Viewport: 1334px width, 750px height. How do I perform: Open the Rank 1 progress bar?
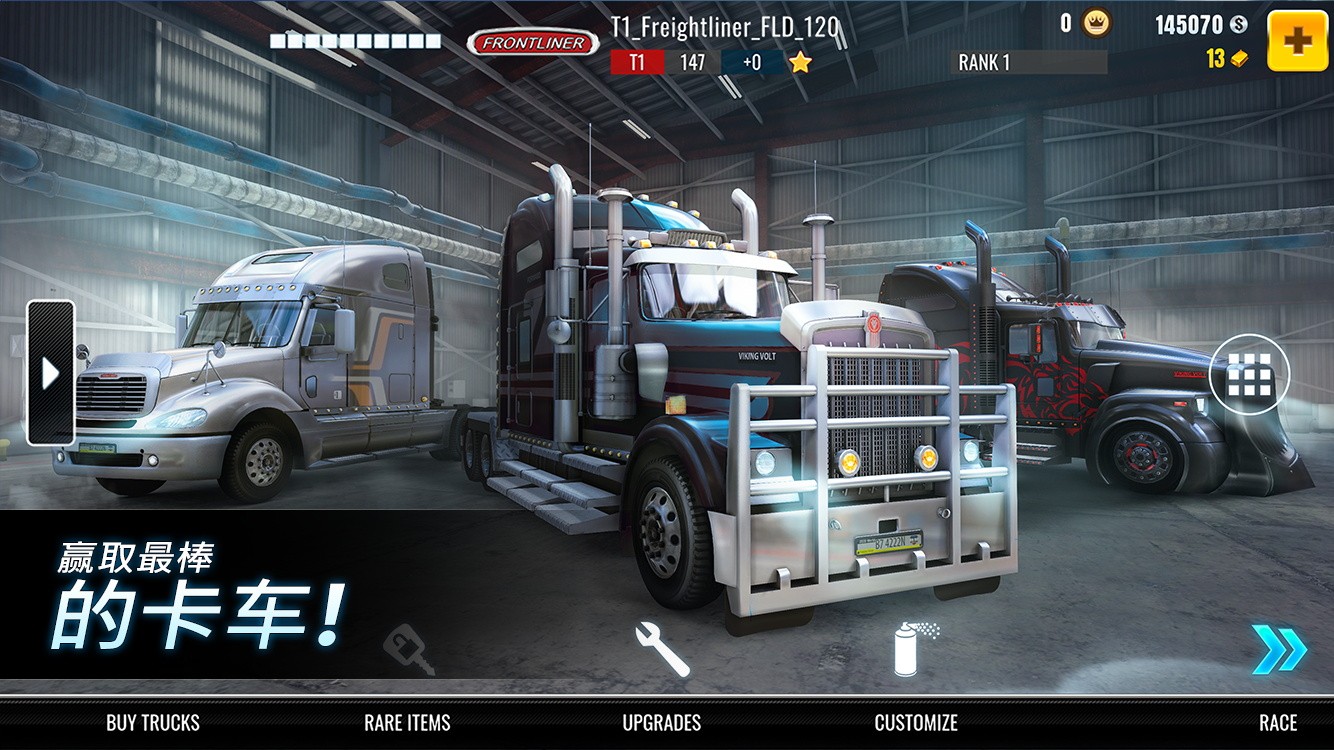(1029, 62)
